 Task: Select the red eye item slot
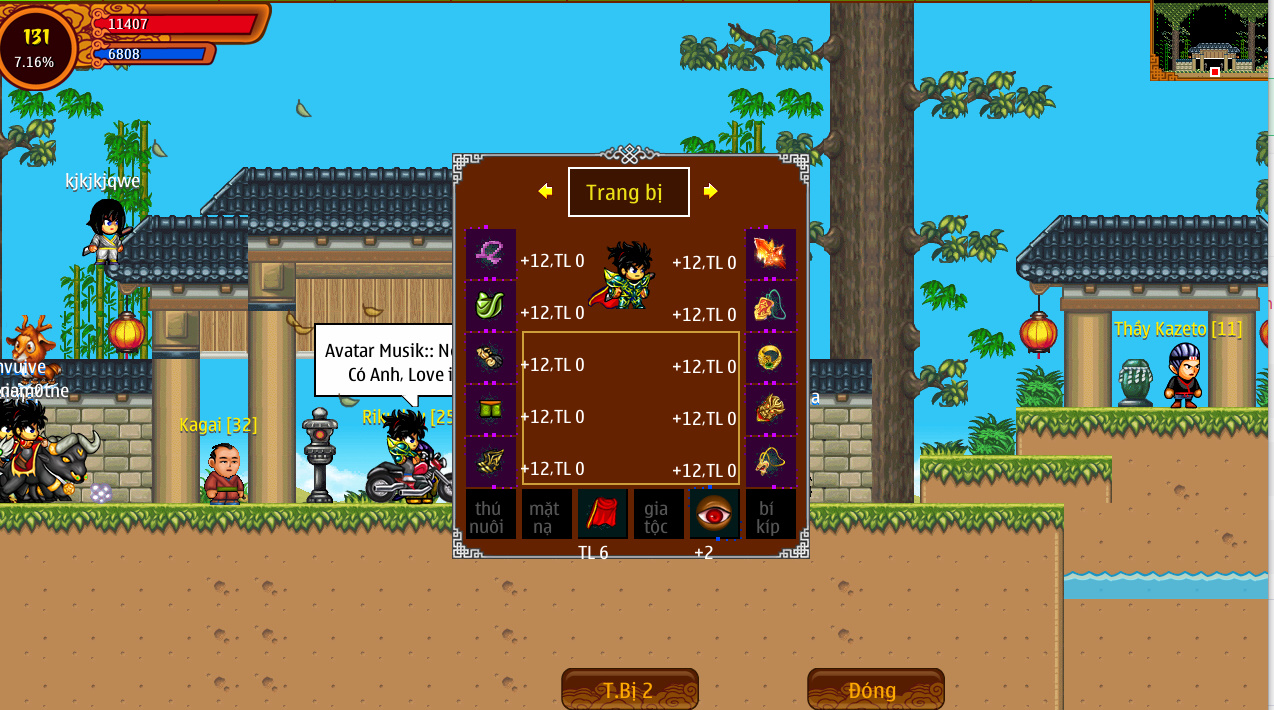tap(714, 514)
